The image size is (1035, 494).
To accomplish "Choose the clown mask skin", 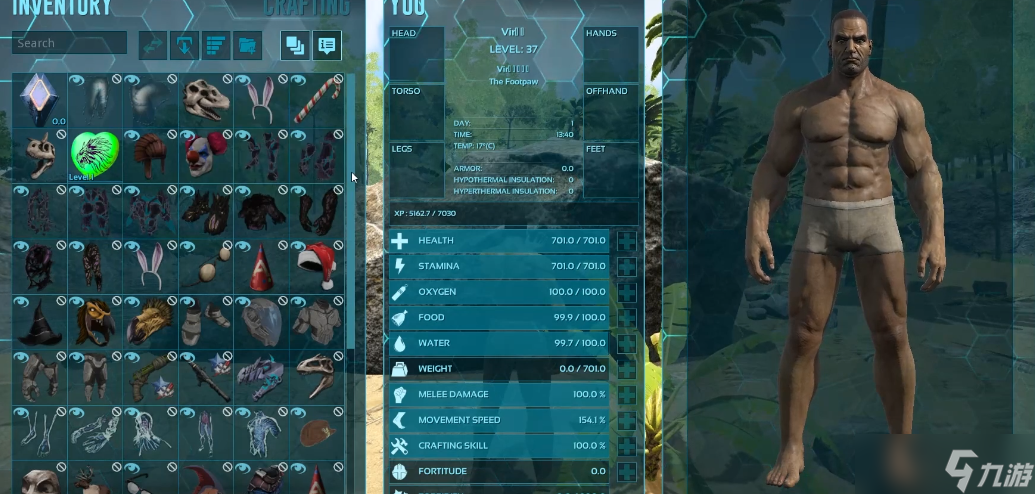I will 206,155.
